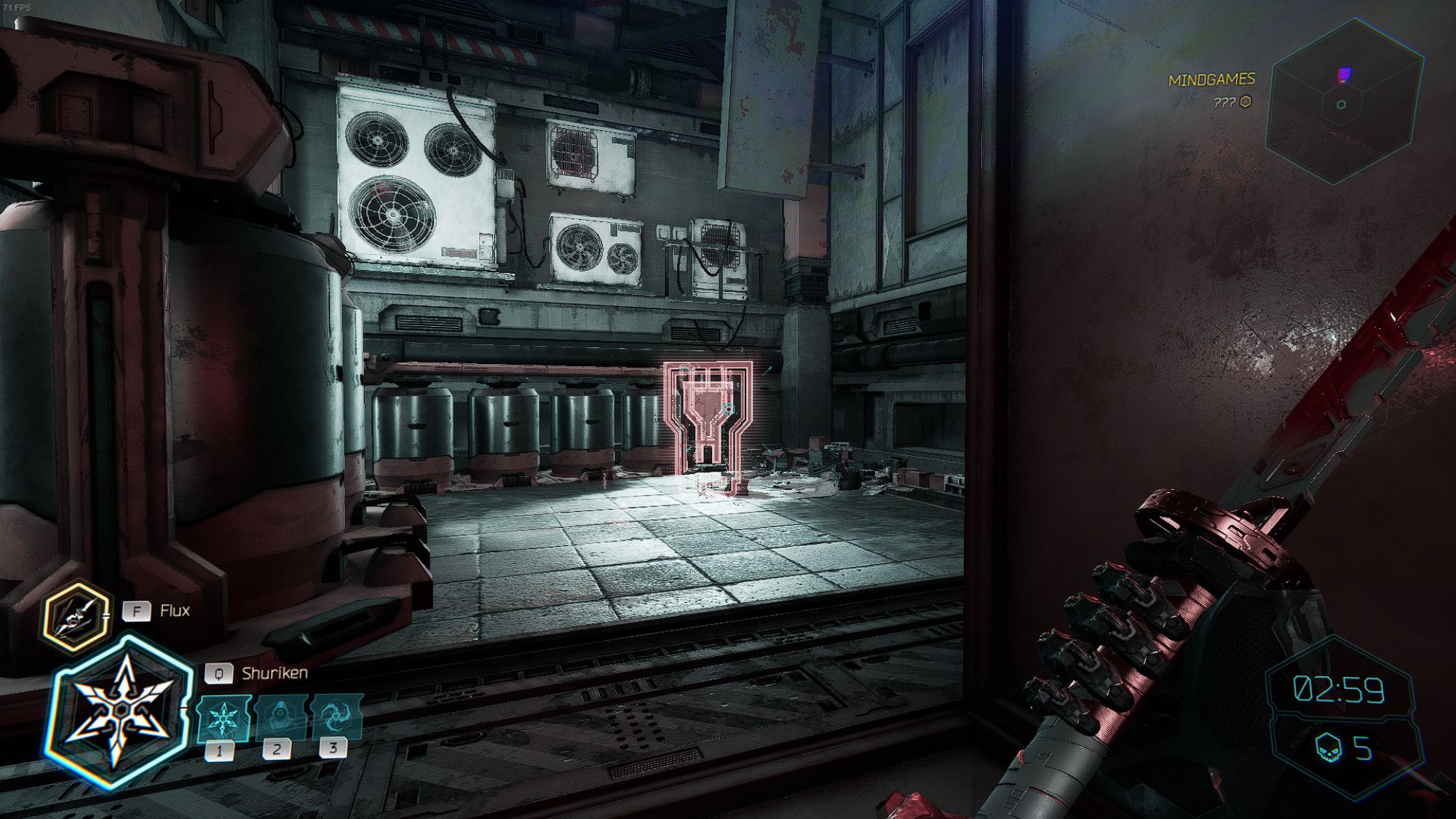Show the Mindgames objective tracker
Screen dimensions: 1456x819
point(1211,80)
